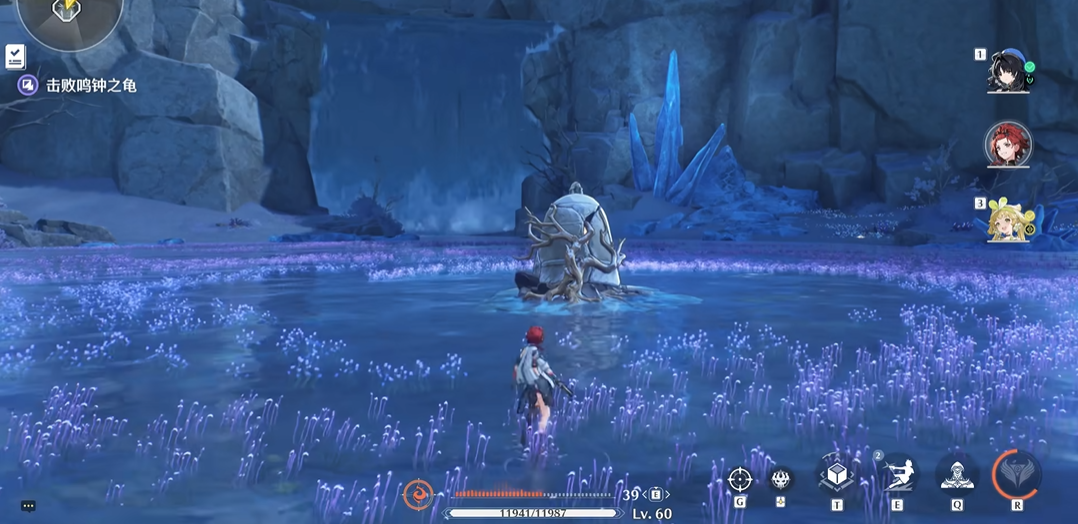
Task: Click the orange swirl emblem beside the health bar
Action: [417, 493]
